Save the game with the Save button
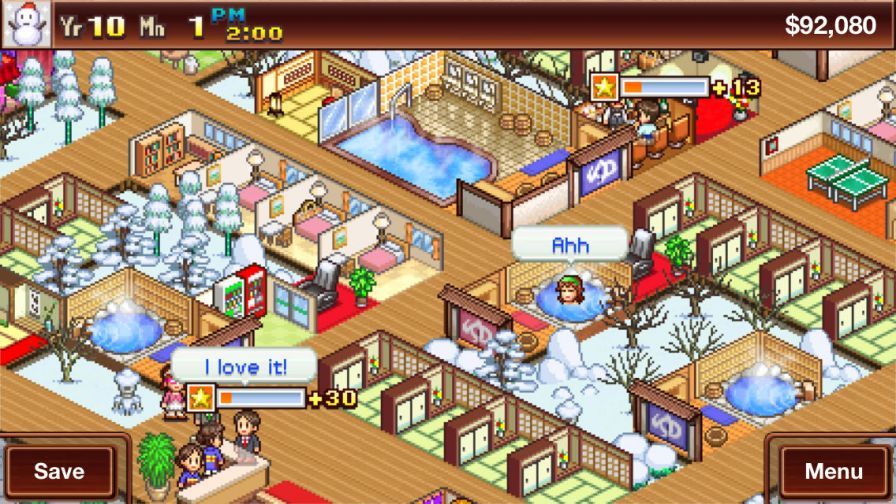 point(59,470)
